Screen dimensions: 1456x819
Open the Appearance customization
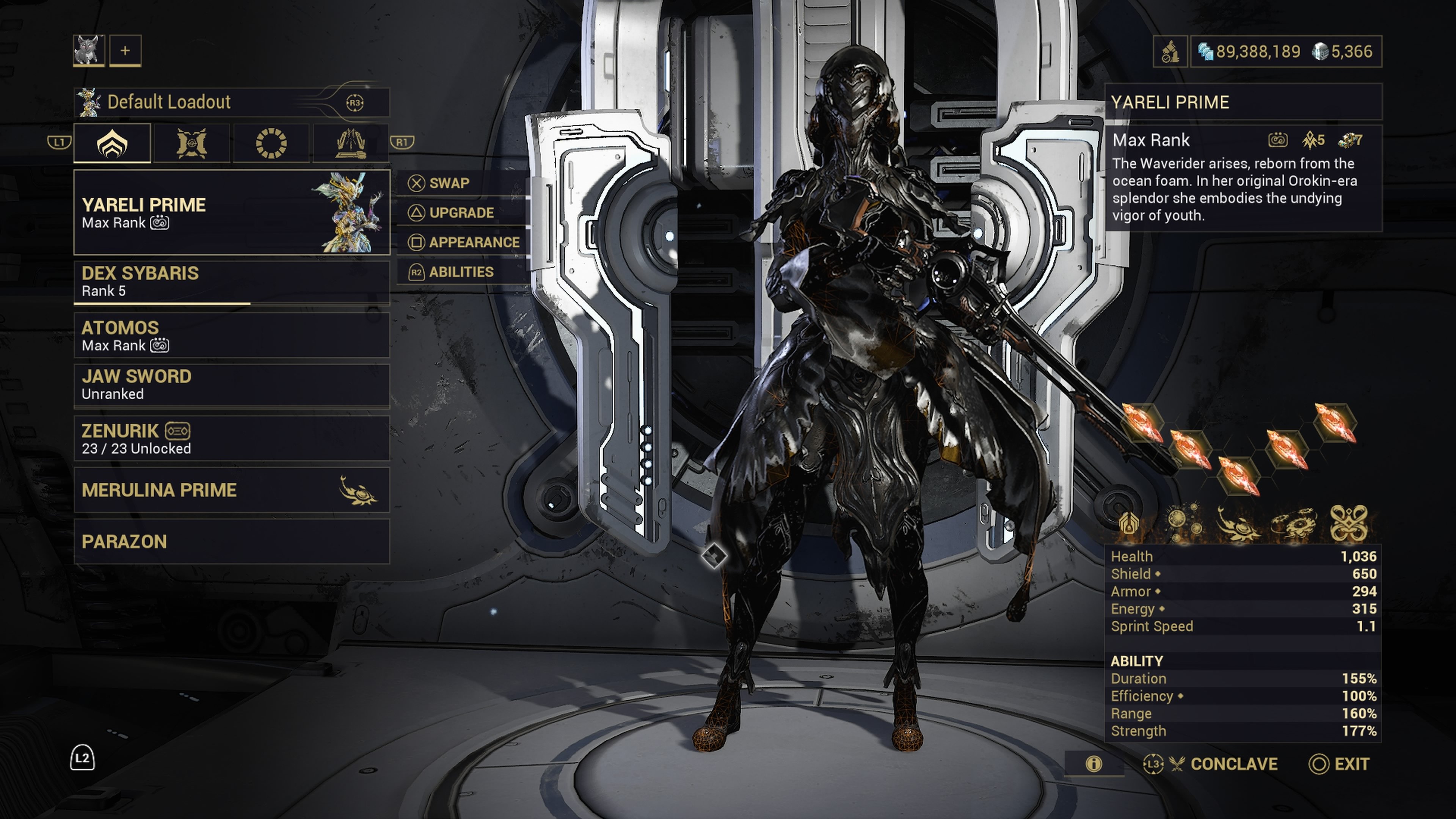[473, 243]
